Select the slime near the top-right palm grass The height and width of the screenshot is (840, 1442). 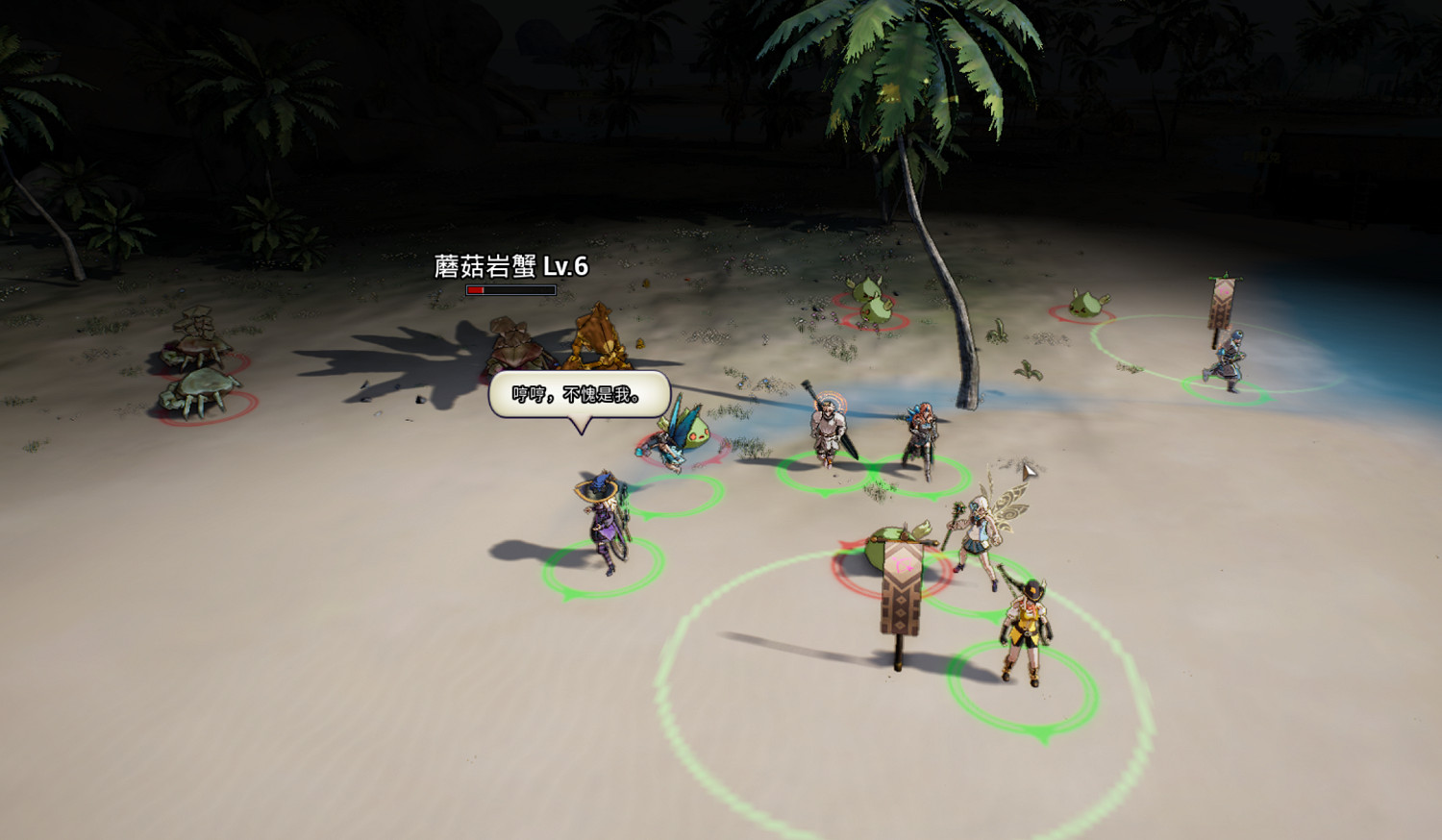pos(1084,306)
